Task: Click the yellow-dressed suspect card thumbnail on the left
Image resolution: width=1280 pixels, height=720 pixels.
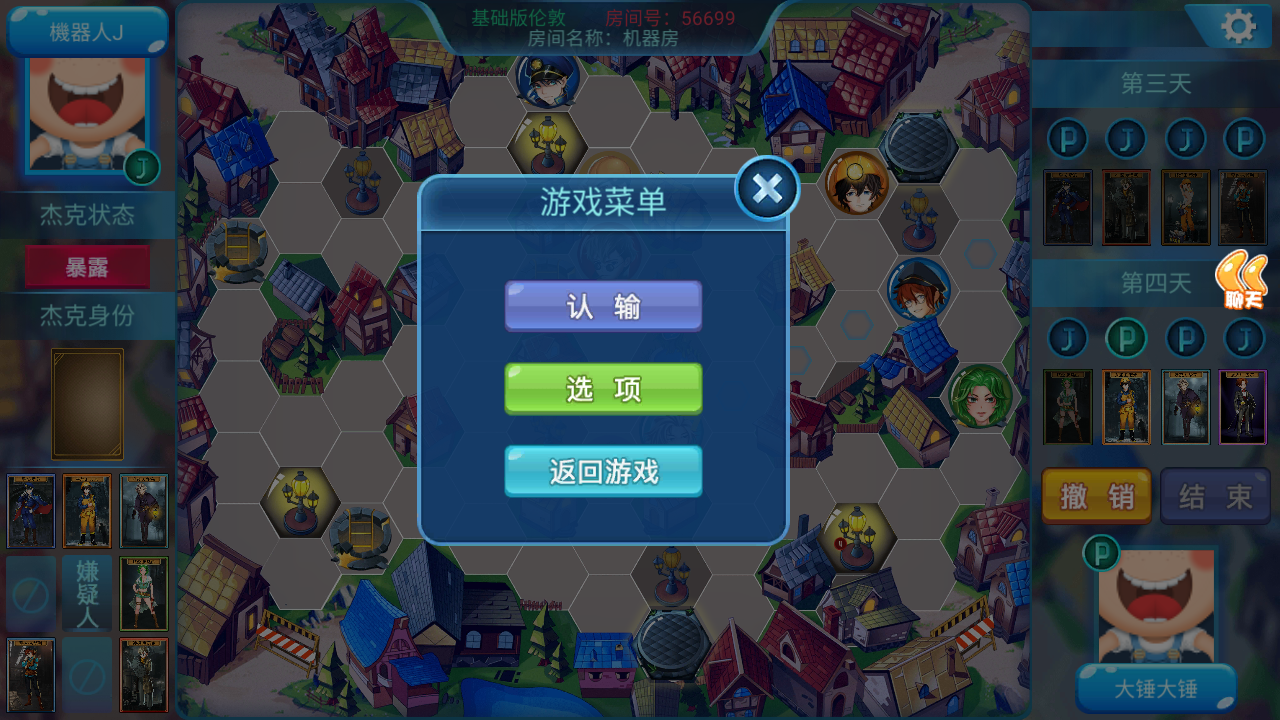Action: click(x=86, y=513)
